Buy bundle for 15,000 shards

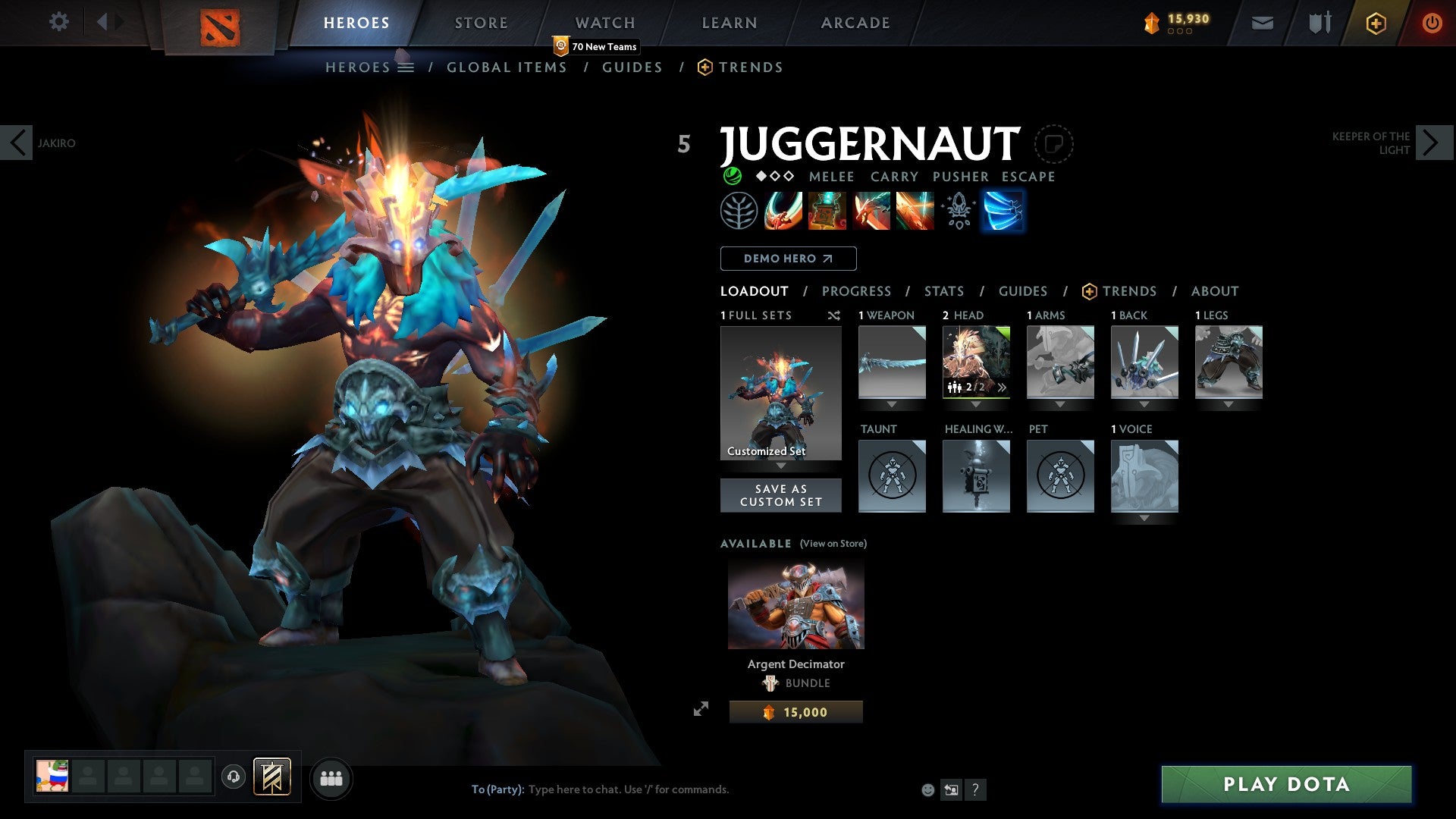(795, 712)
